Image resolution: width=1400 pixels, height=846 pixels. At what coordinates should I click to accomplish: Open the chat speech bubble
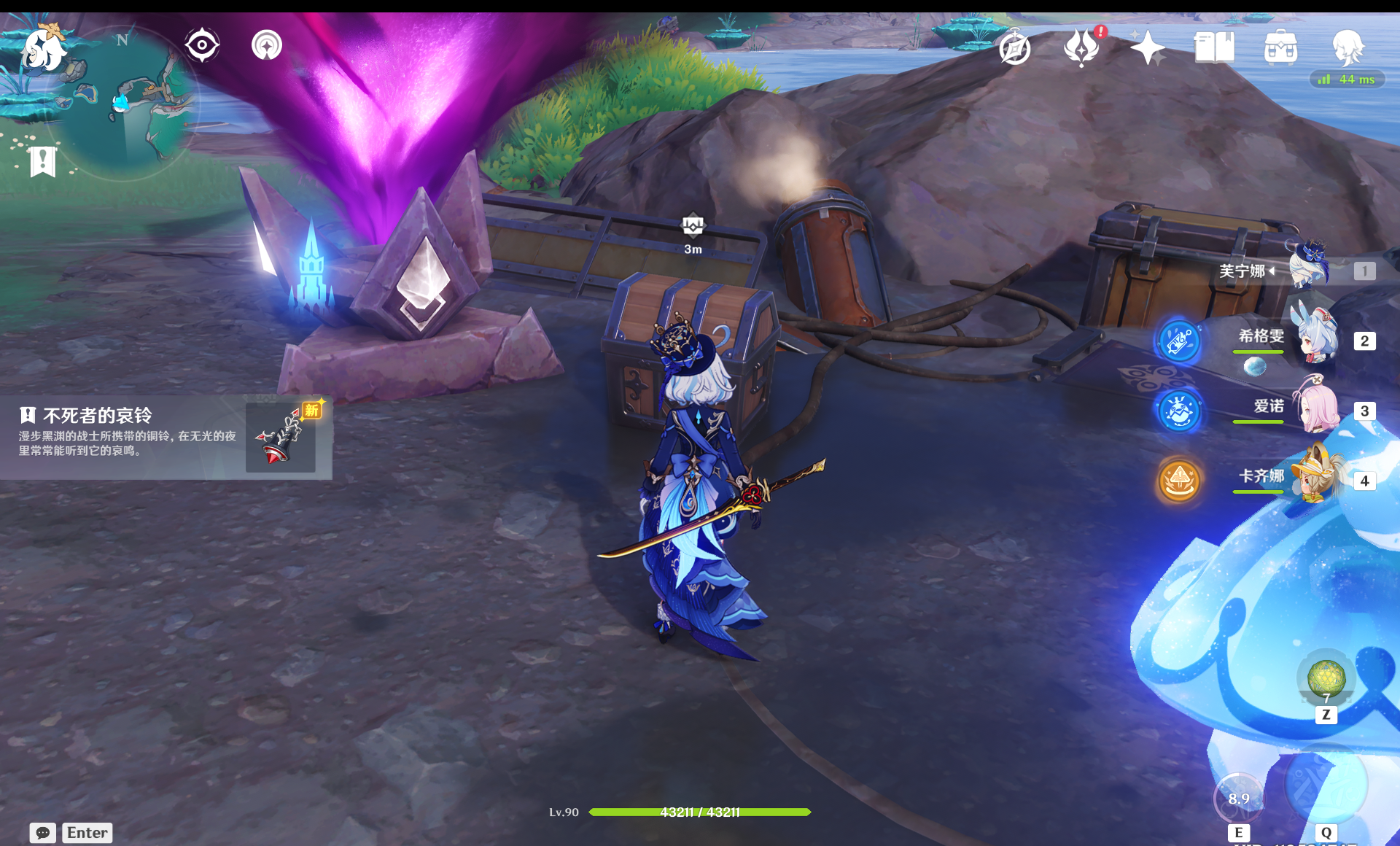click(43, 832)
